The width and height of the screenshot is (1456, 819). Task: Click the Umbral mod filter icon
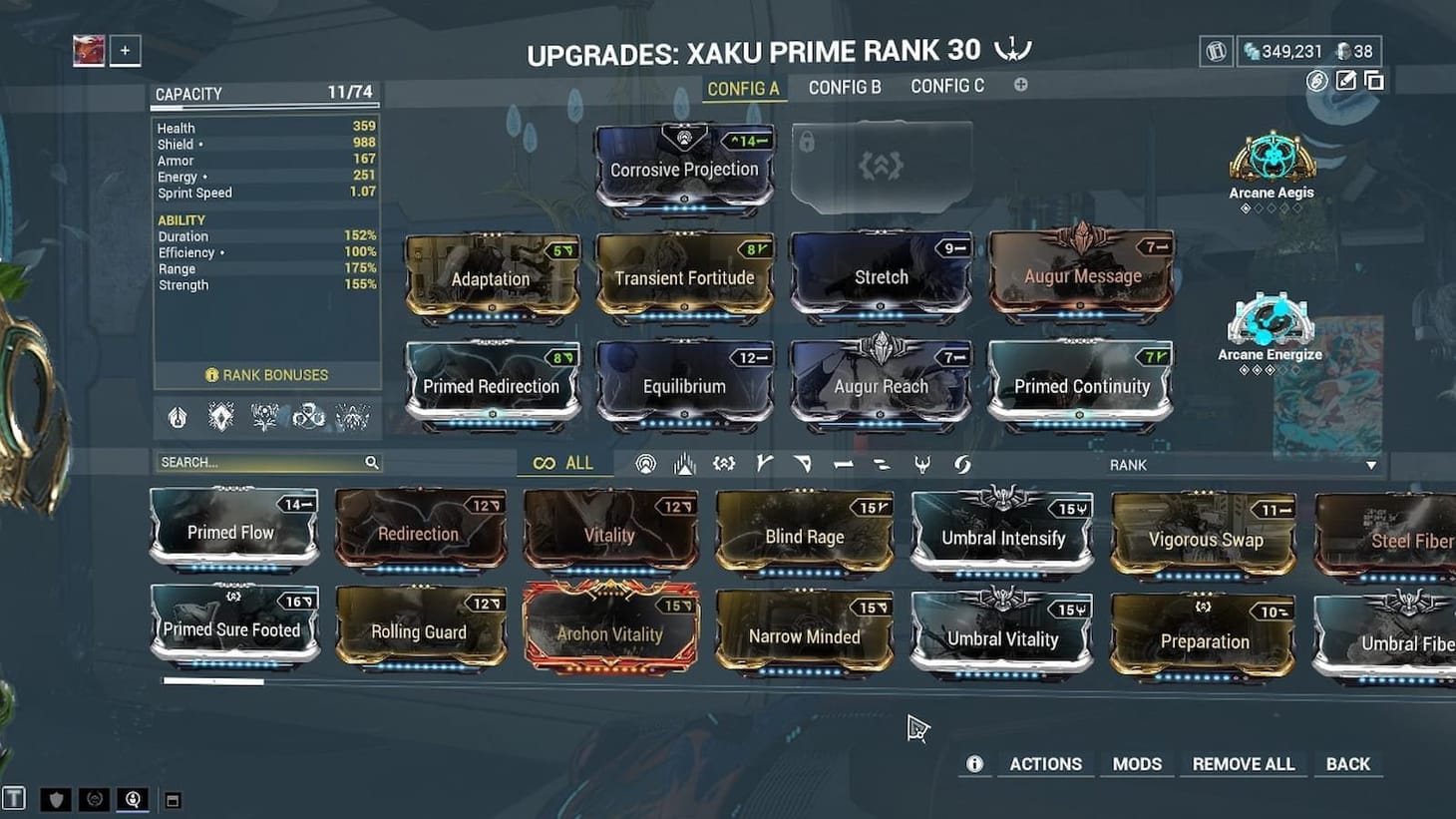point(723,462)
